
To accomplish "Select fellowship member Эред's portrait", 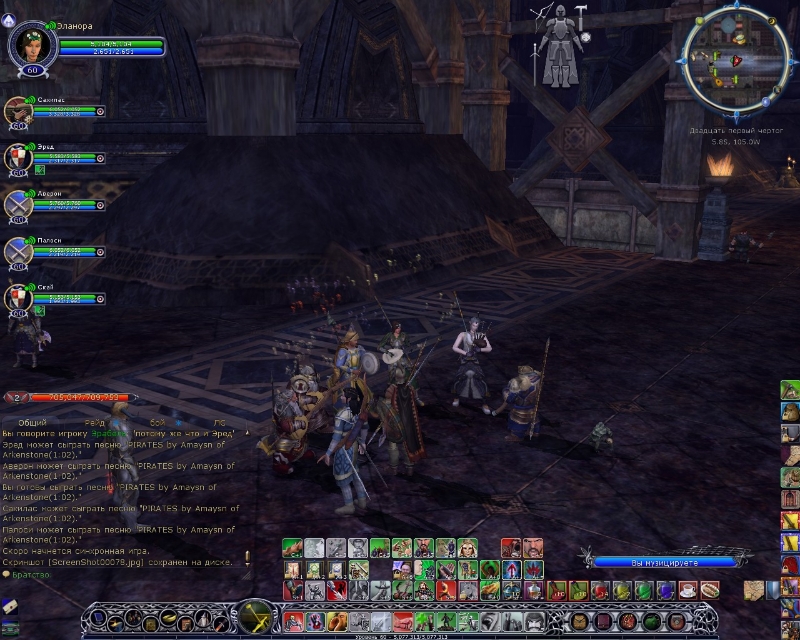I will coord(19,158).
